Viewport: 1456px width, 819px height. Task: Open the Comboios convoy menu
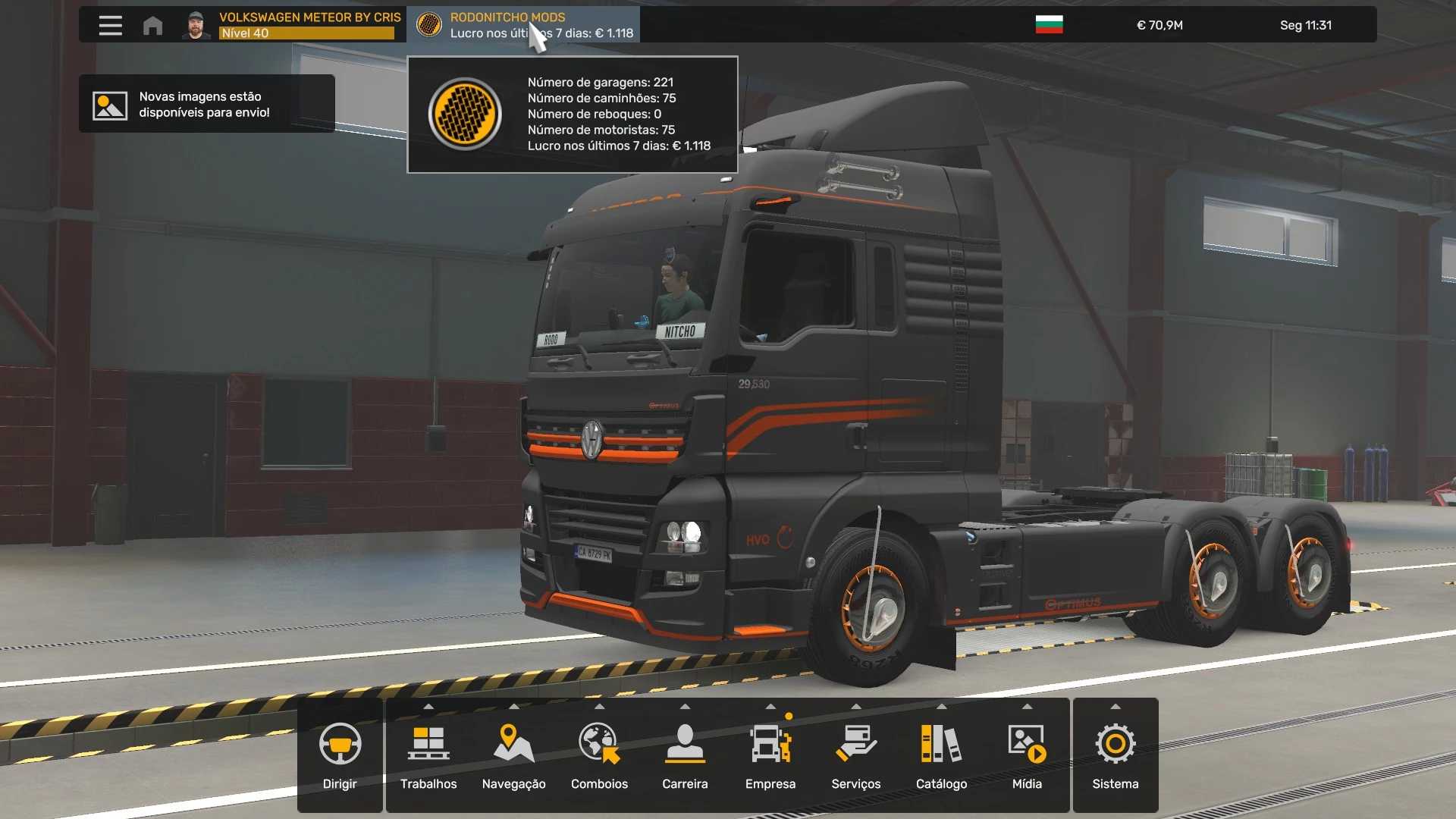tap(599, 755)
